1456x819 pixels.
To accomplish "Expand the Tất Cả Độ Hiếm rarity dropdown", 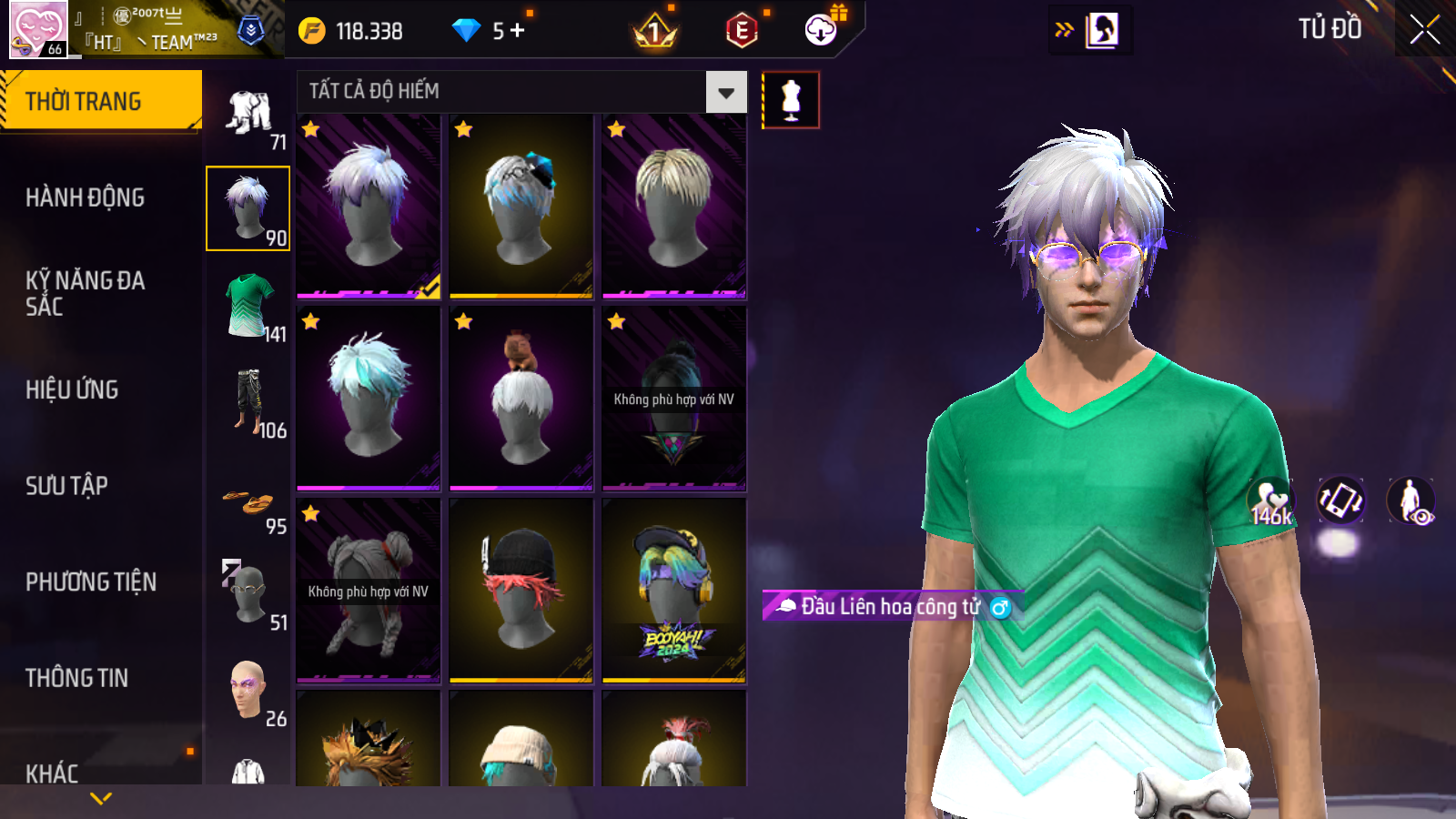I will (x=726, y=92).
